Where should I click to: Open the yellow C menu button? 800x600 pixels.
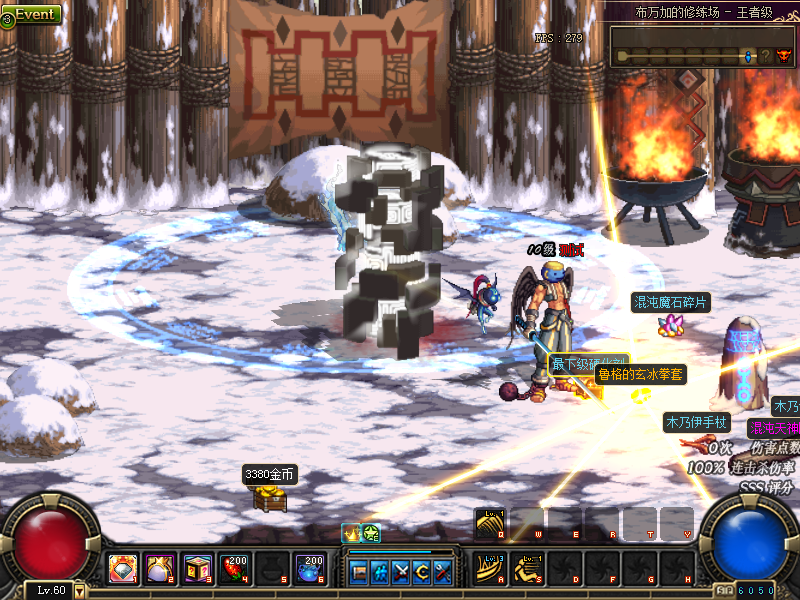pyautogui.click(x=421, y=572)
